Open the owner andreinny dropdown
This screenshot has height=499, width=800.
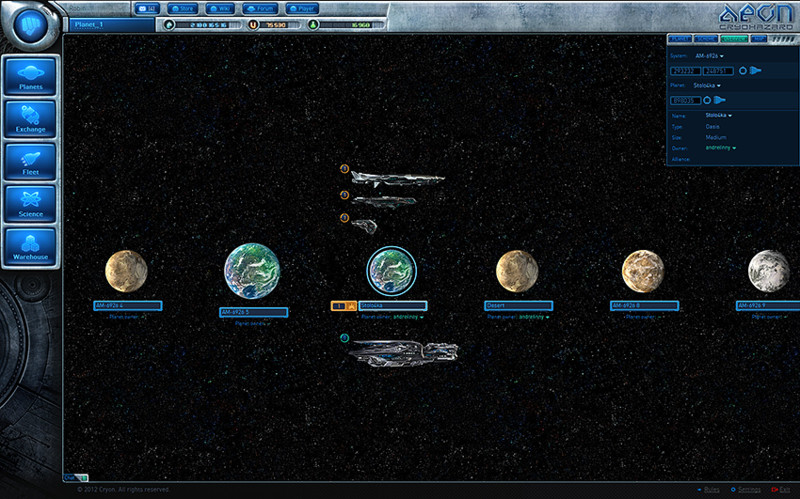click(720, 147)
